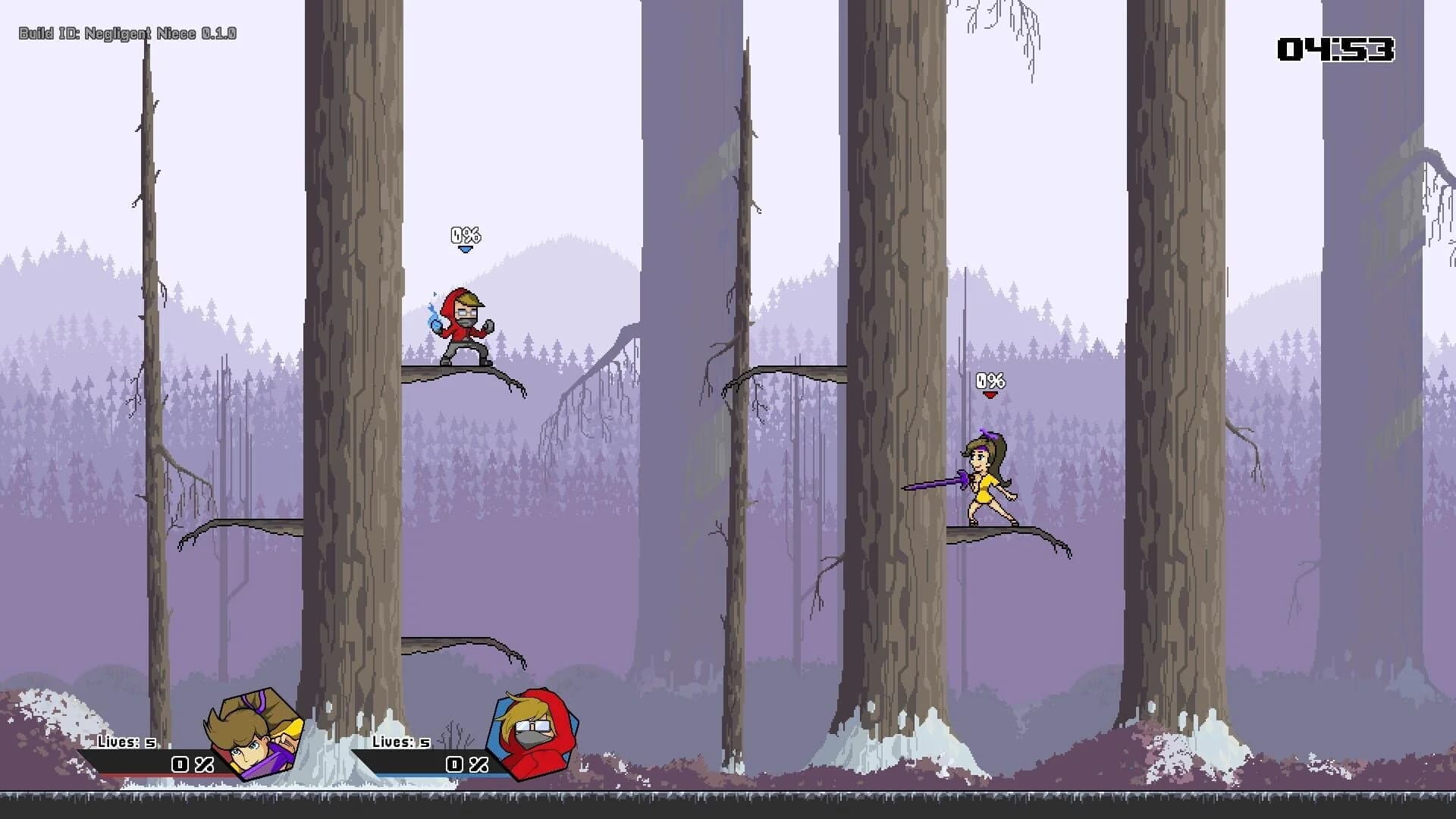The width and height of the screenshot is (1456, 819).
Task: Click the 0% damage indicator above the sword fighter
Action: click(x=990, y=379)
